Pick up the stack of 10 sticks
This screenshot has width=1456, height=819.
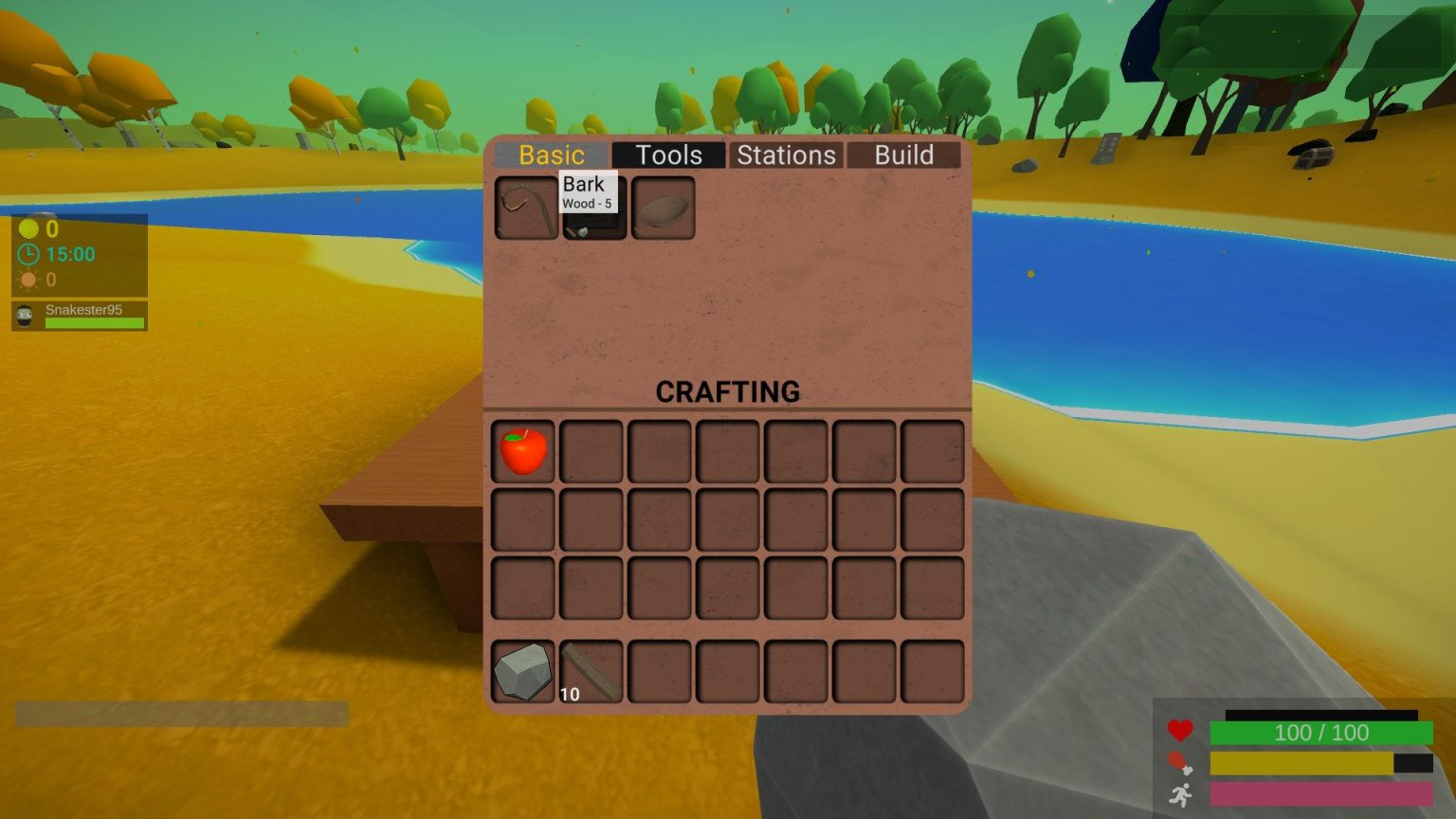click(x=591, y=672)
